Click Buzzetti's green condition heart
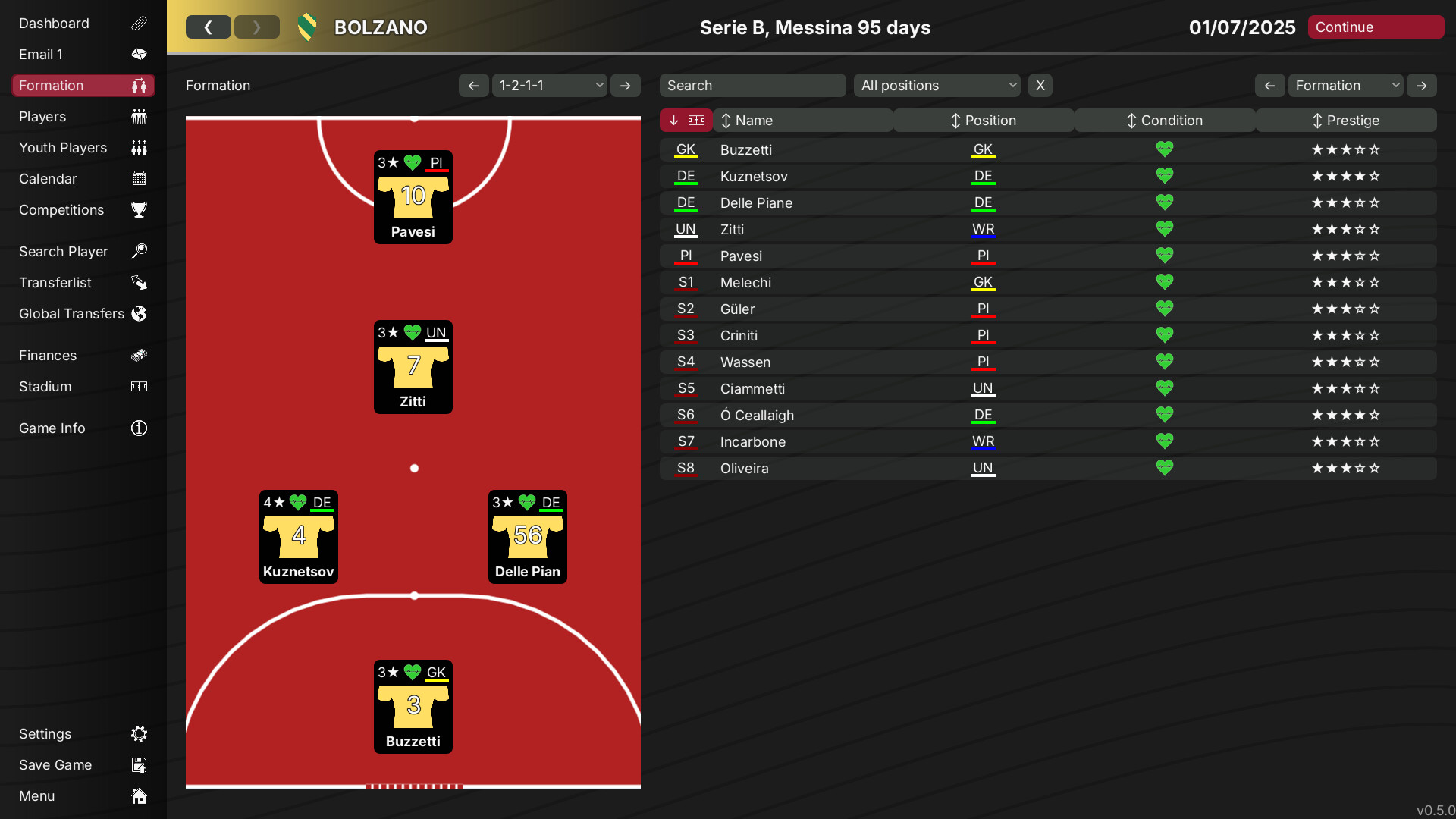 pos(1165,149)
